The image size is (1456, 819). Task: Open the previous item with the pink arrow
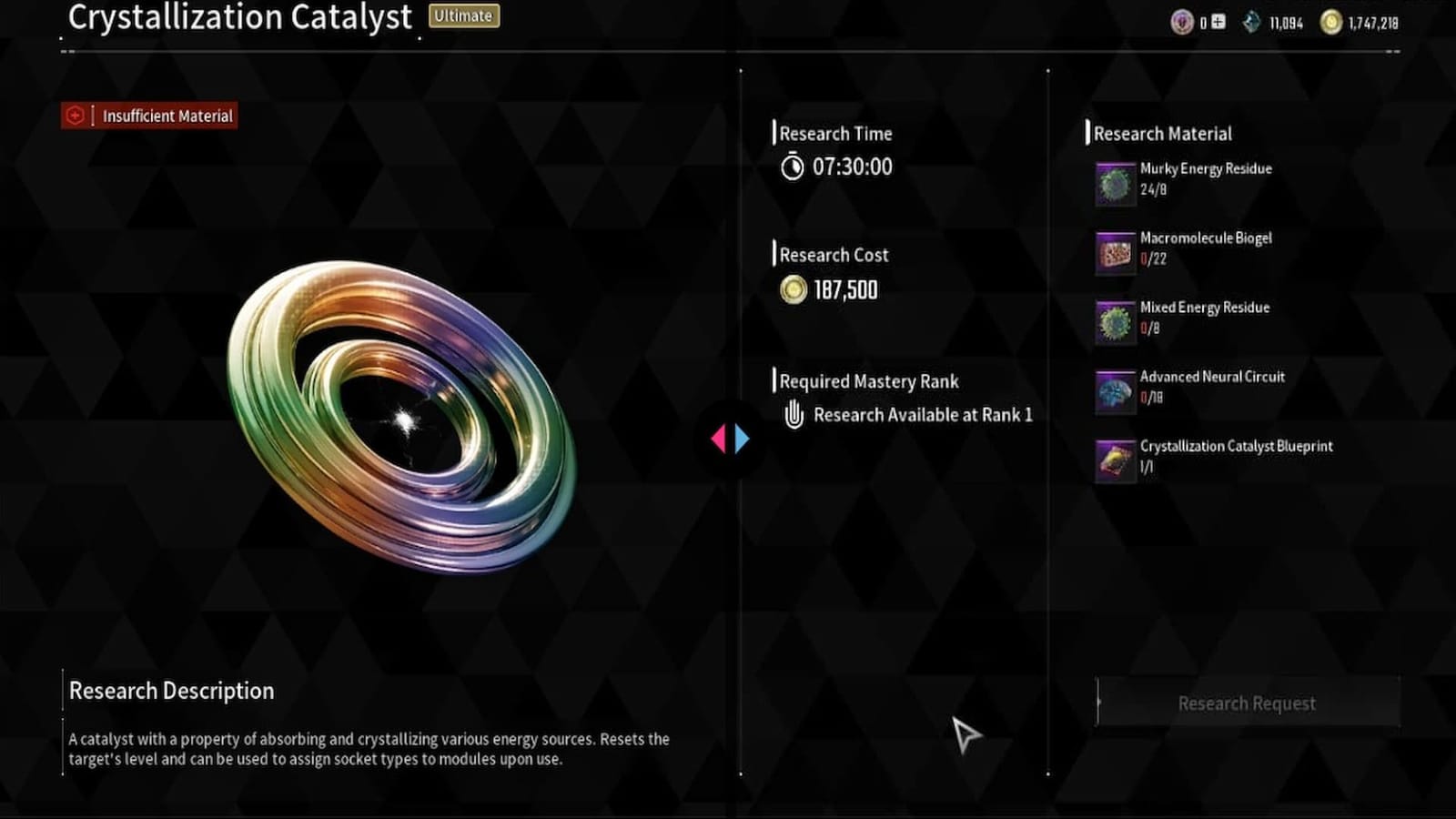click(x=722, y=438)
